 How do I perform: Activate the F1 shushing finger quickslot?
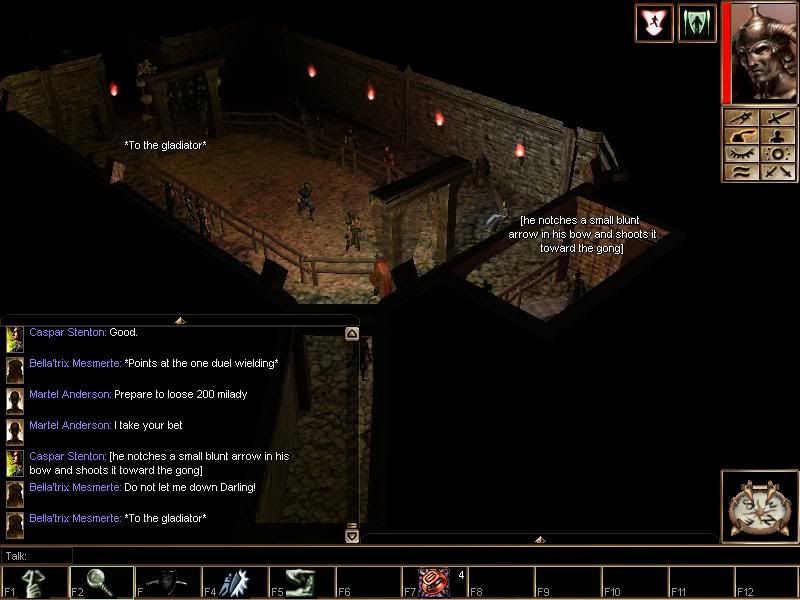(33, 583)
